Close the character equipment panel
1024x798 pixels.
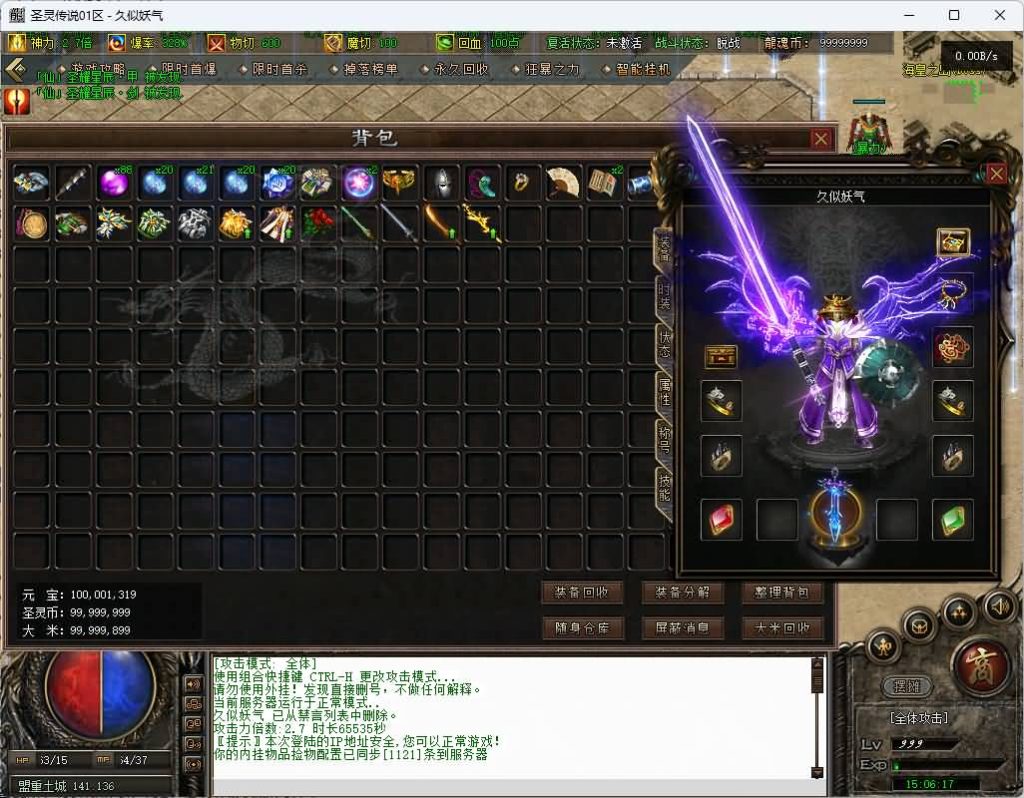pos(996,174)
